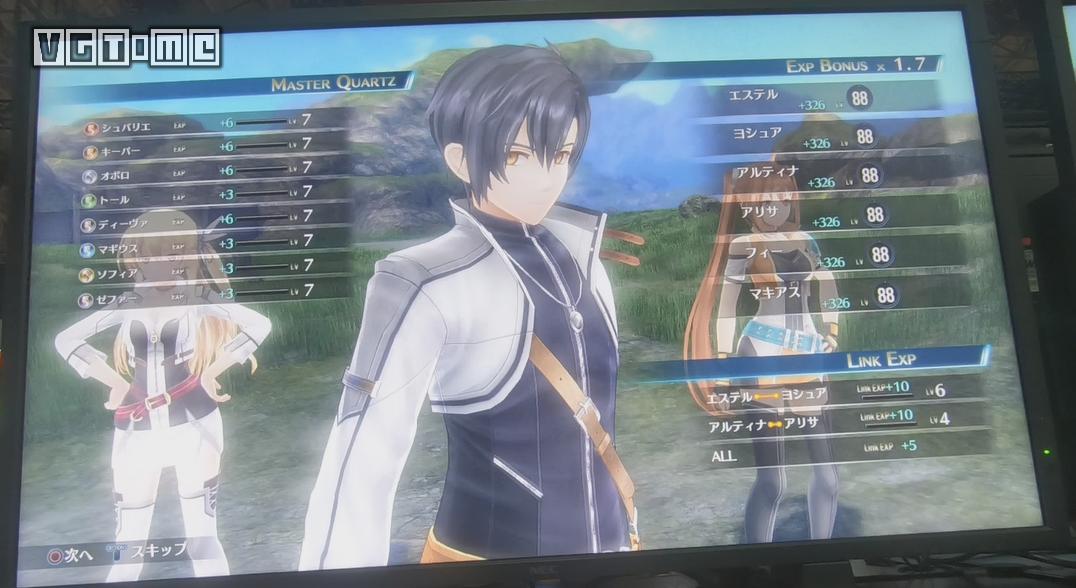Choose the アルティナ–アリサ Link EXP row
This screenshot has height=588, width=1076.
click(842, 421)
